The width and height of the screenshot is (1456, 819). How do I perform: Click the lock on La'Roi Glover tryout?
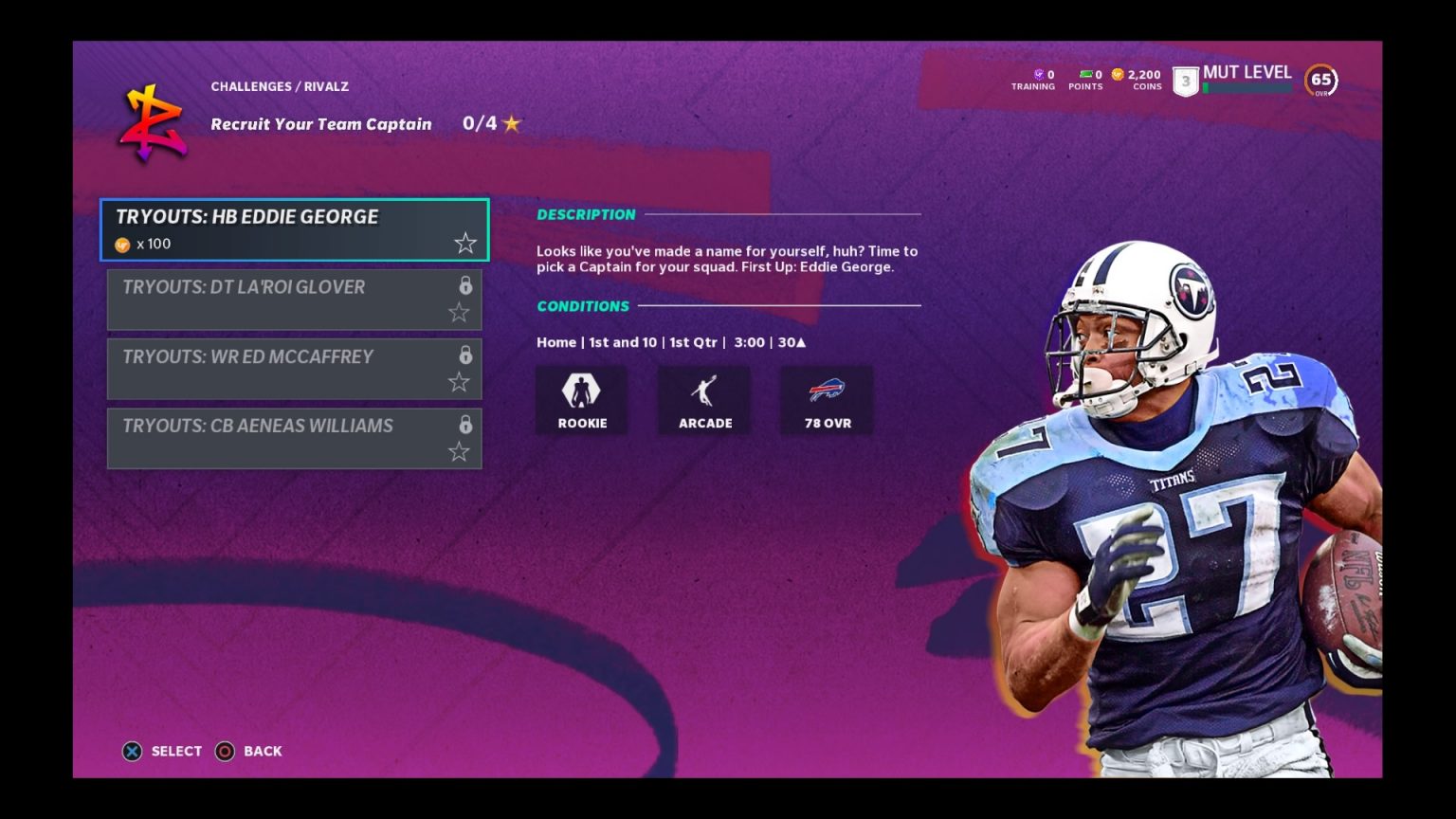click(465, 284)
